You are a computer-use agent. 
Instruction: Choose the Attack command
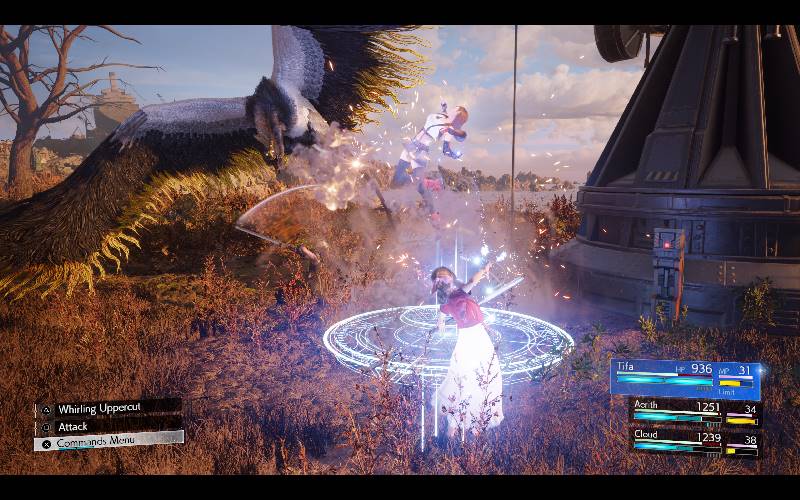[x=80, y=426]
